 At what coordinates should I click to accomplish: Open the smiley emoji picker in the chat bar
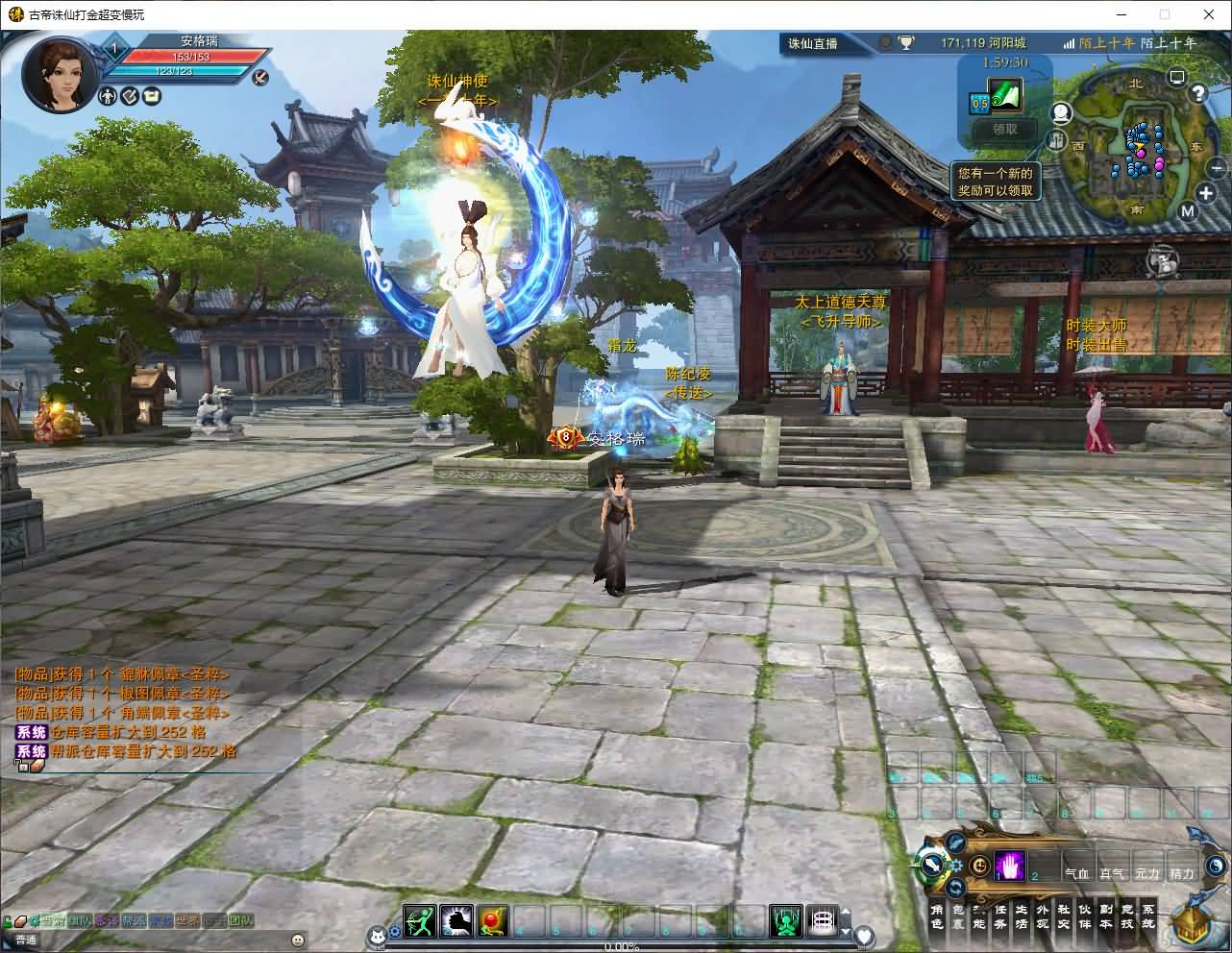tap(297, 939)
